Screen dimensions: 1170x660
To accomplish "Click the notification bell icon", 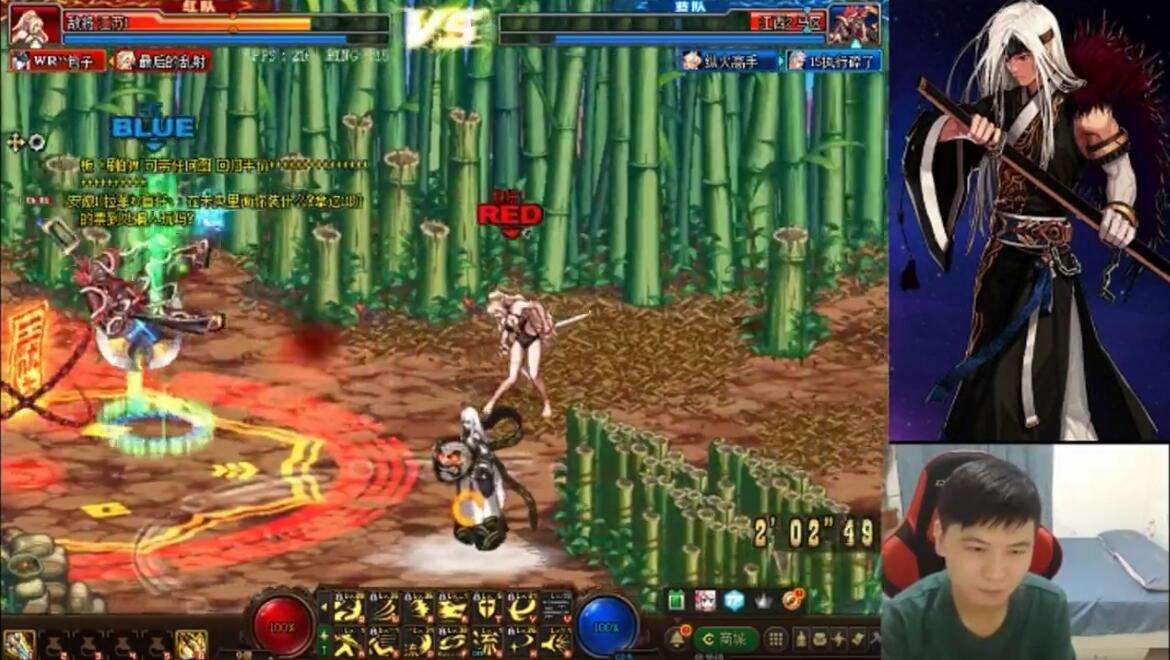I will point(677,637).
